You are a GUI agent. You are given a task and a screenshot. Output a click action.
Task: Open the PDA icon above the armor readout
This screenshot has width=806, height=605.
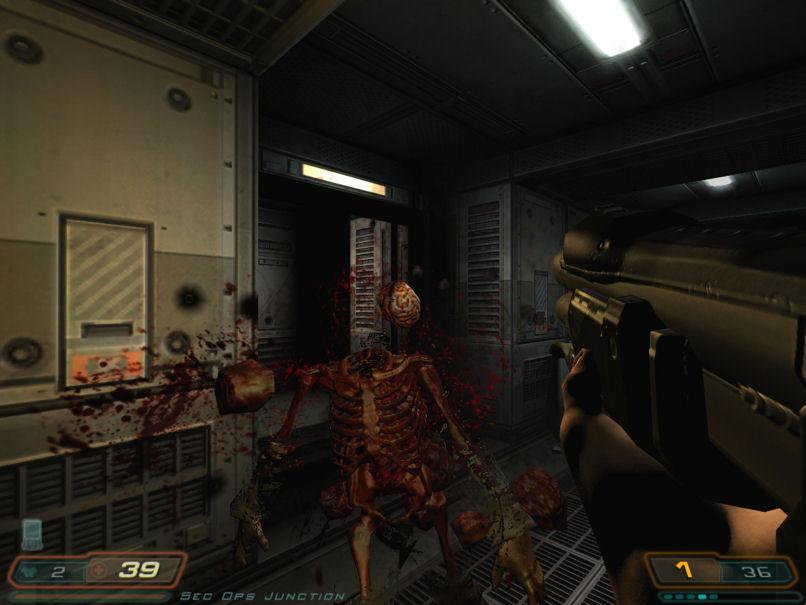(32, 533)
